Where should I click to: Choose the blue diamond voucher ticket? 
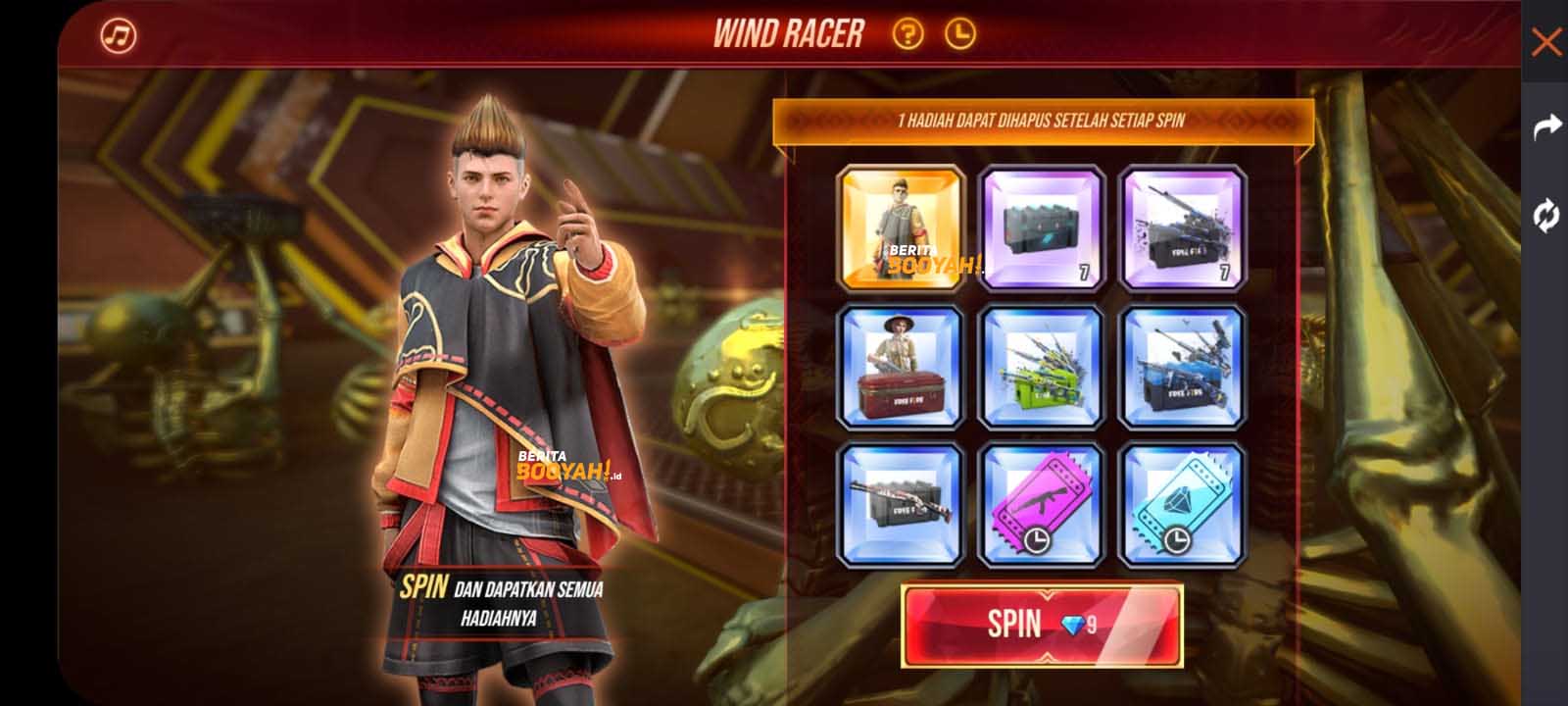click(x=1183, y=506)
